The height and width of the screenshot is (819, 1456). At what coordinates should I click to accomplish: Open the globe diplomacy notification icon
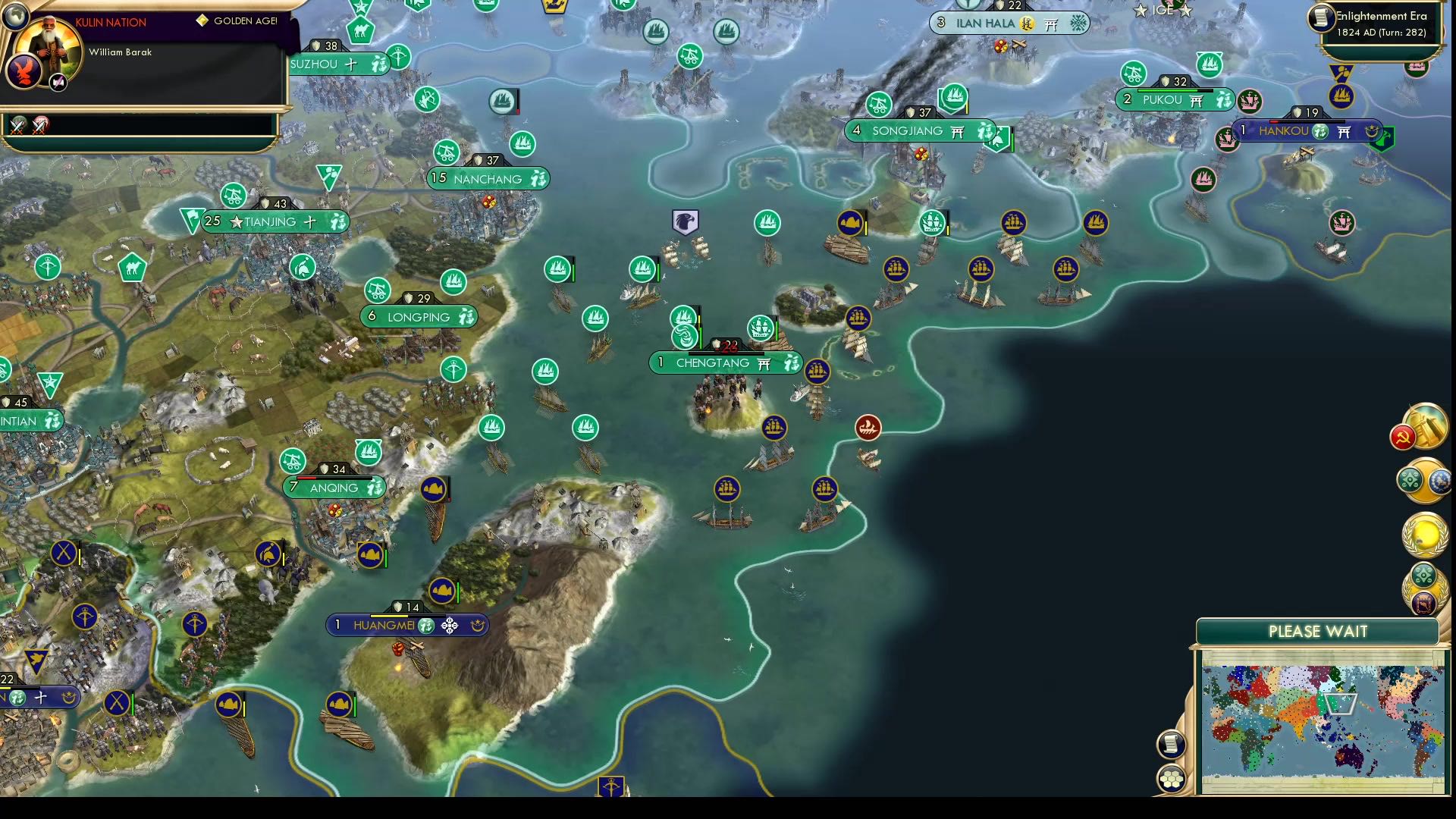[1439, 480]
